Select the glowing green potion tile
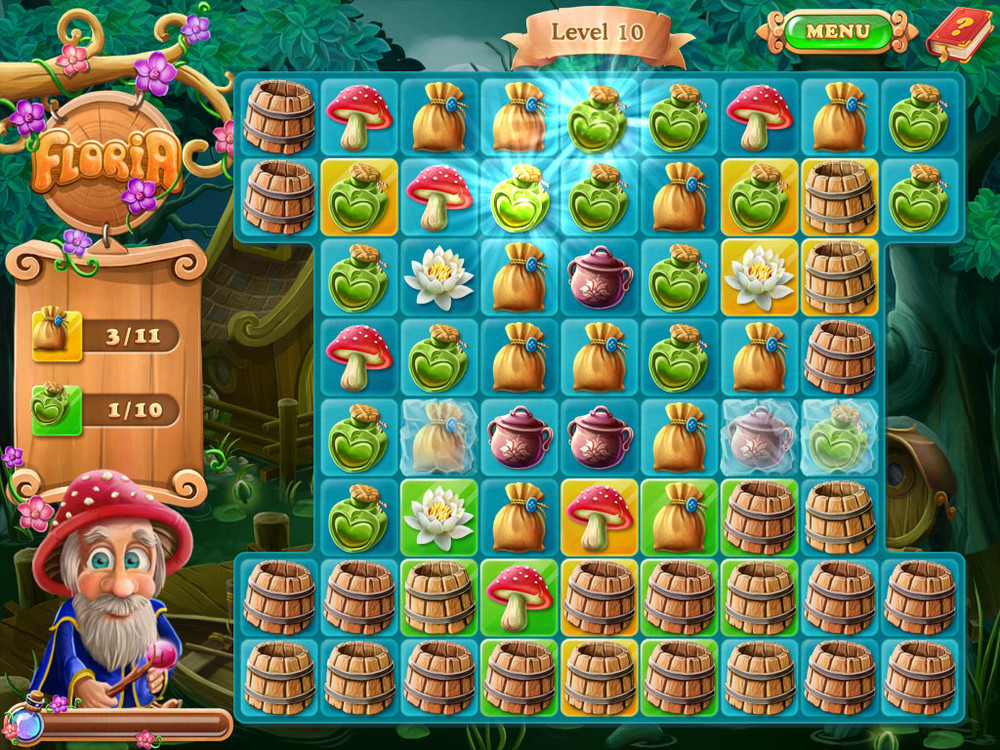 tap(519, 197)
